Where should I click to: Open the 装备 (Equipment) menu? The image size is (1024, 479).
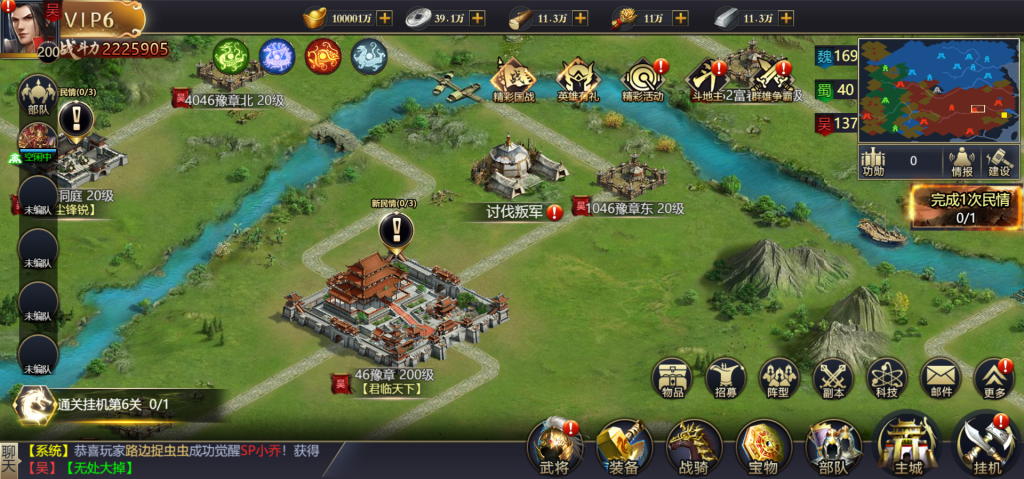[x=622, y=444]
